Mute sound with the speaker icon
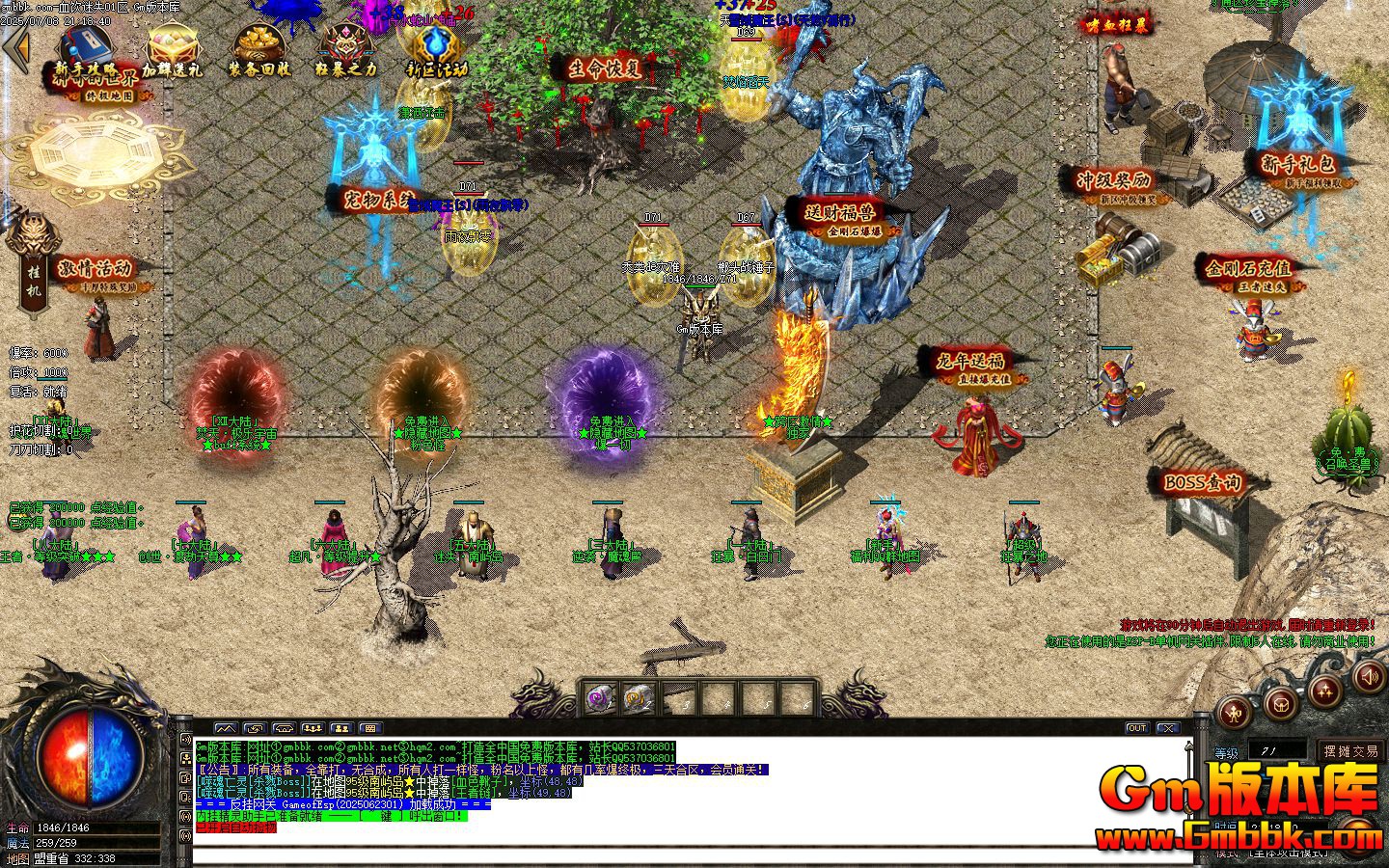The height and width of the screenshot is (868, 1389). click(1372, 677)
